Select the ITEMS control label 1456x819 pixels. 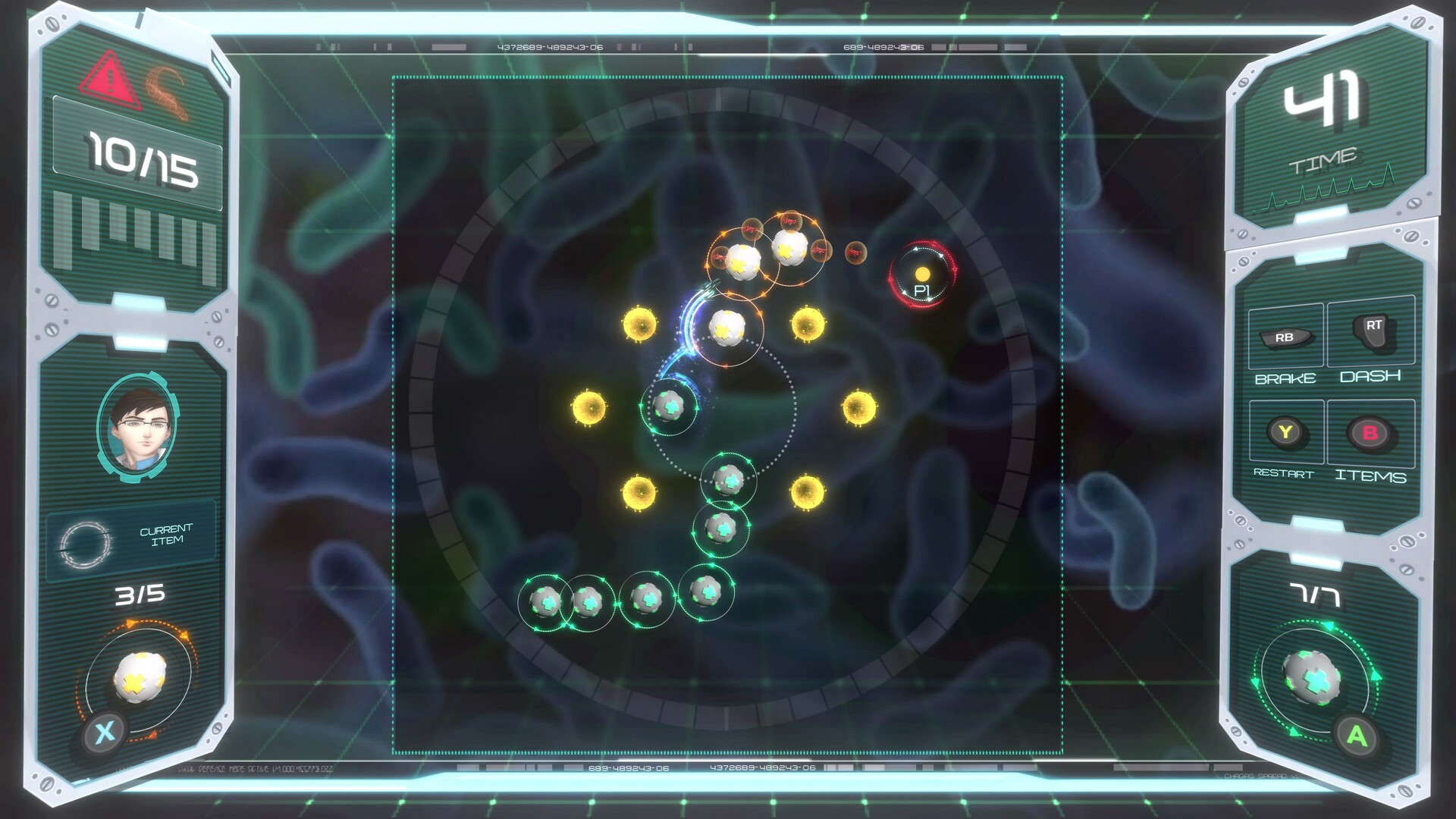(1371, 478)
